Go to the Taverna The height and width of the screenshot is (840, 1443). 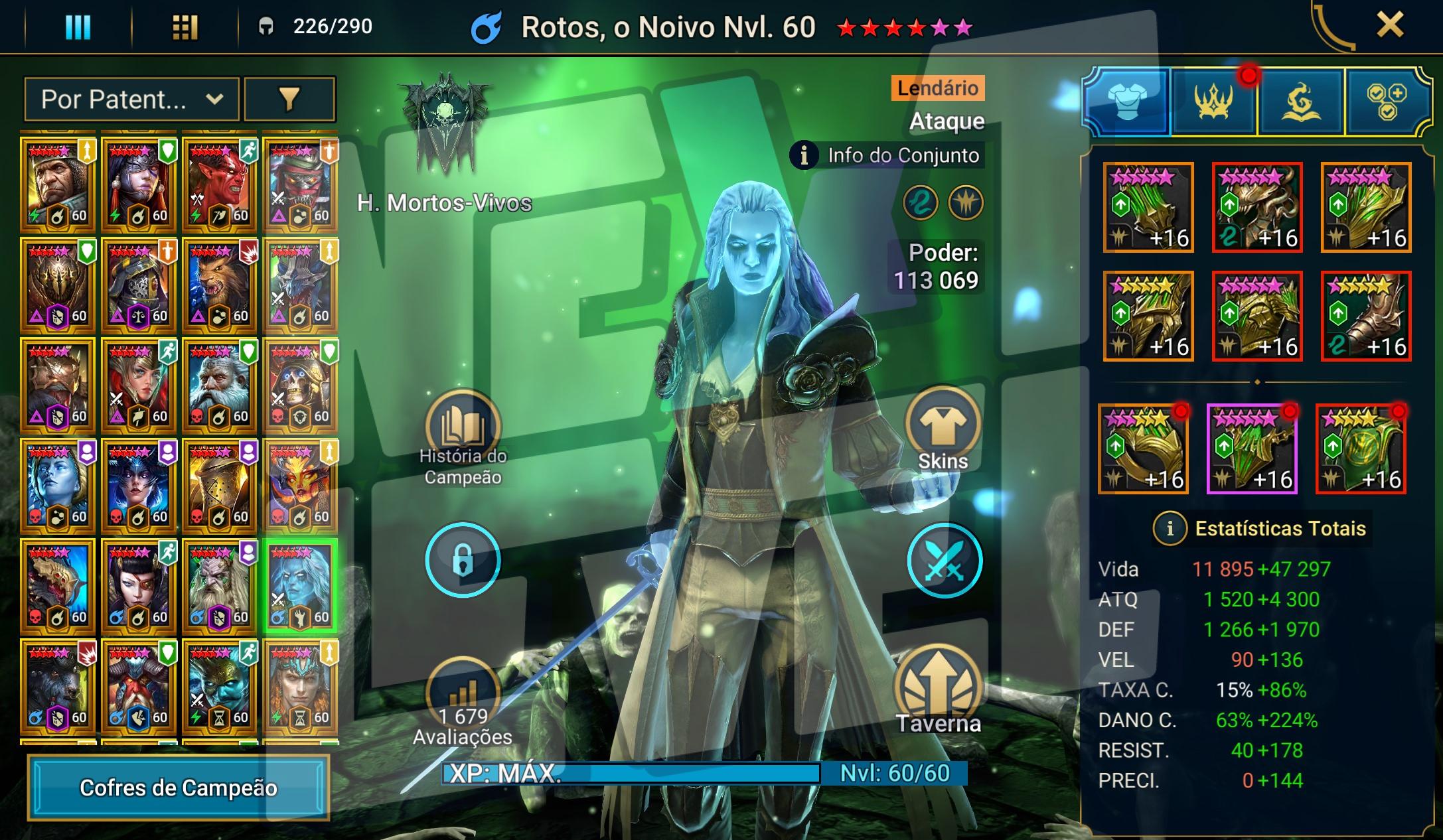point(938,690)
